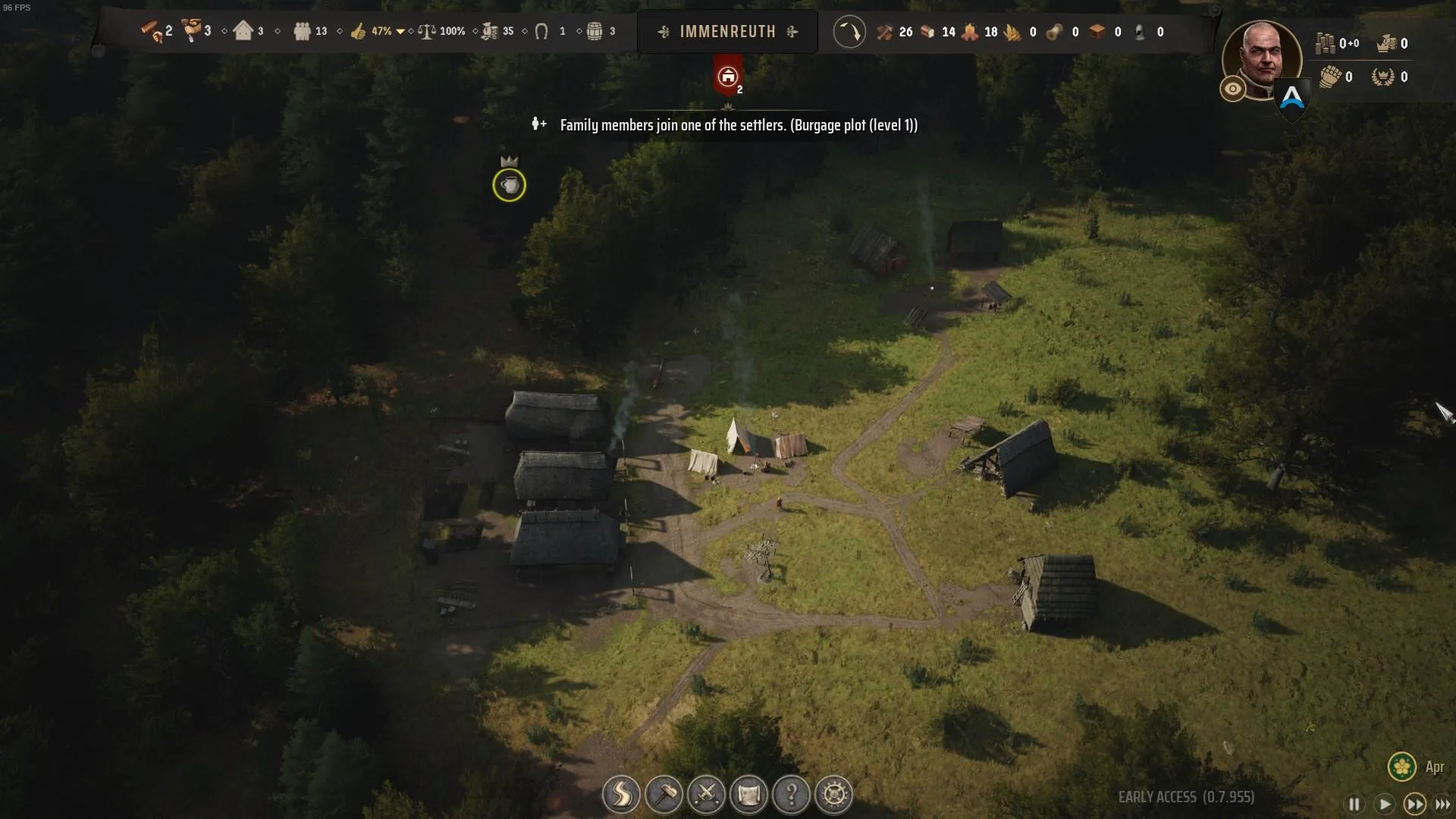Screen dimensions: 1456x819
Task: Click the red homeless notification banner
Action: (x=728, y=77)
